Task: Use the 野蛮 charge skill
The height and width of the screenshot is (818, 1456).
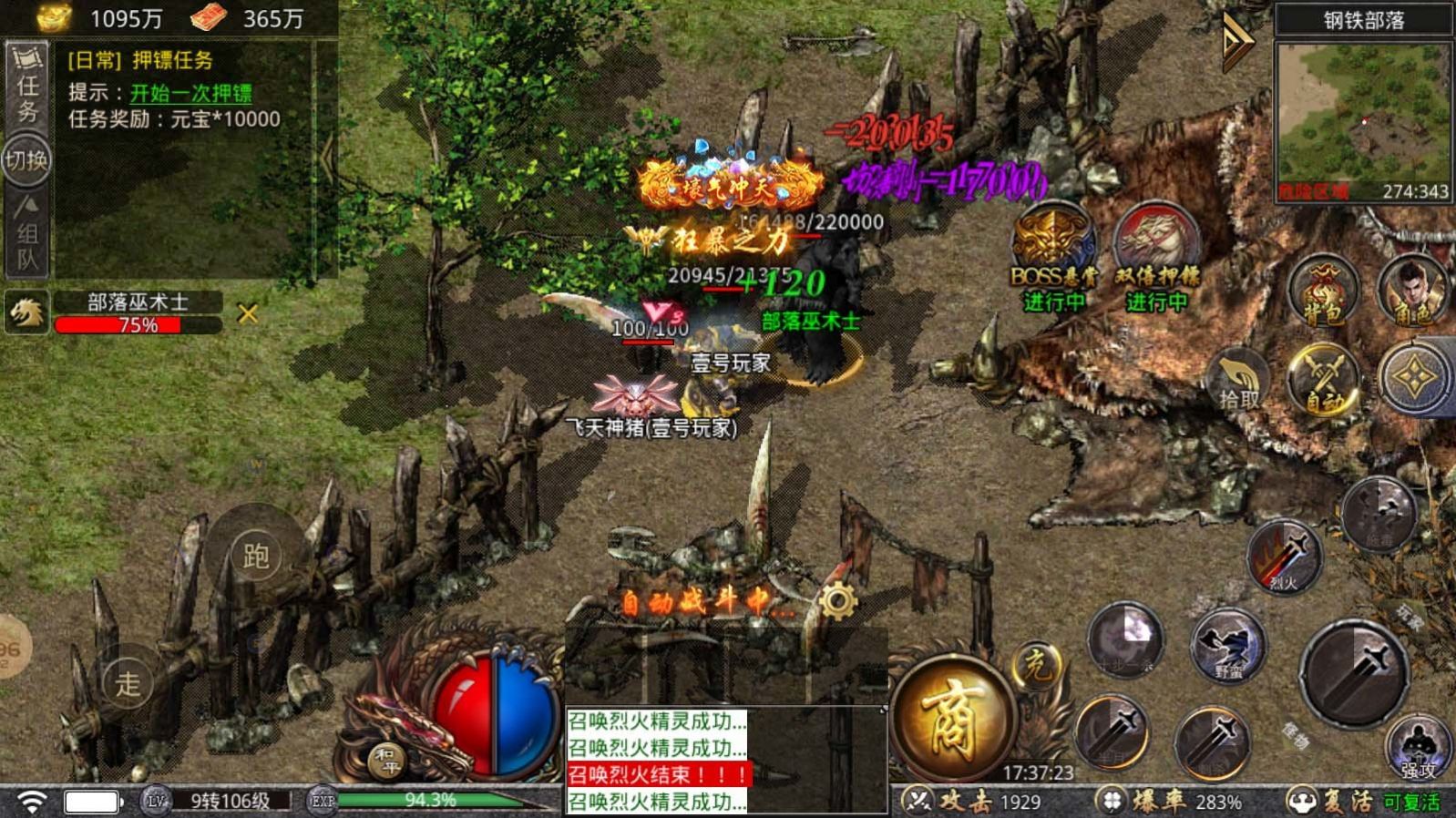Action: click(1228, 646)
